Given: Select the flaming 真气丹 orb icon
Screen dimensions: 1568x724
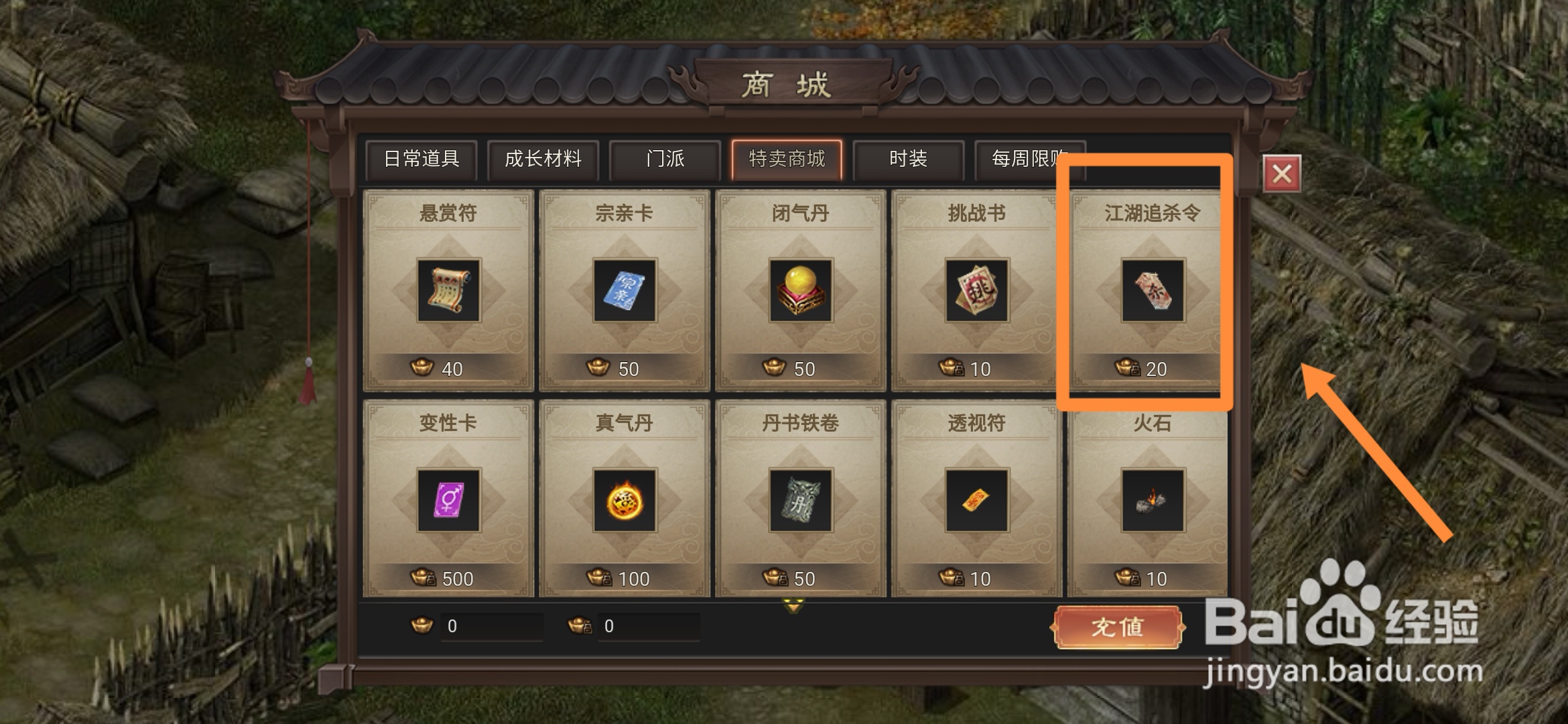Looking at the screenshot, I should click(x=623, y=500).
